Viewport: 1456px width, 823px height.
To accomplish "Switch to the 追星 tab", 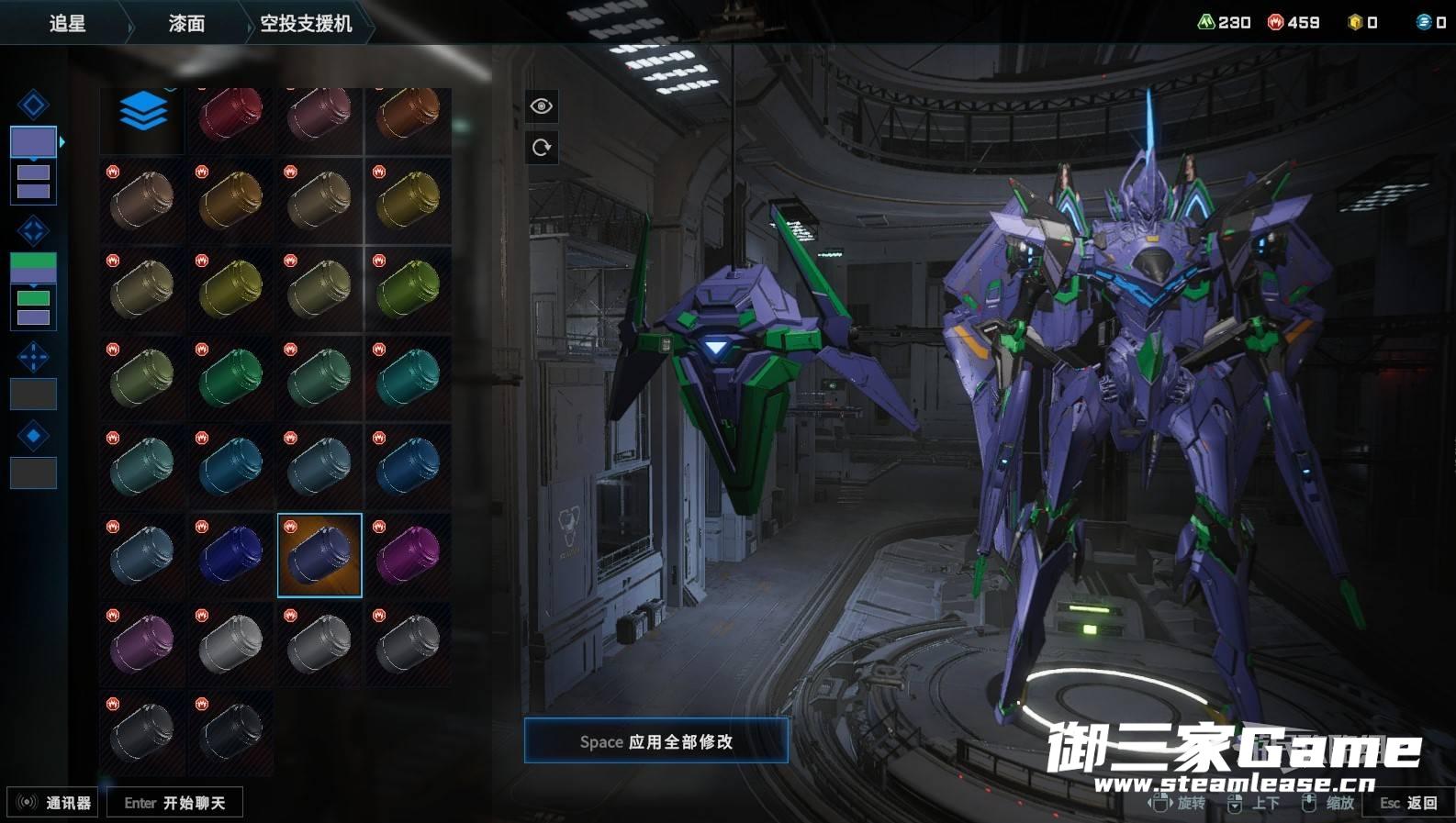I will pyautogui.click(x=67, y=23).
